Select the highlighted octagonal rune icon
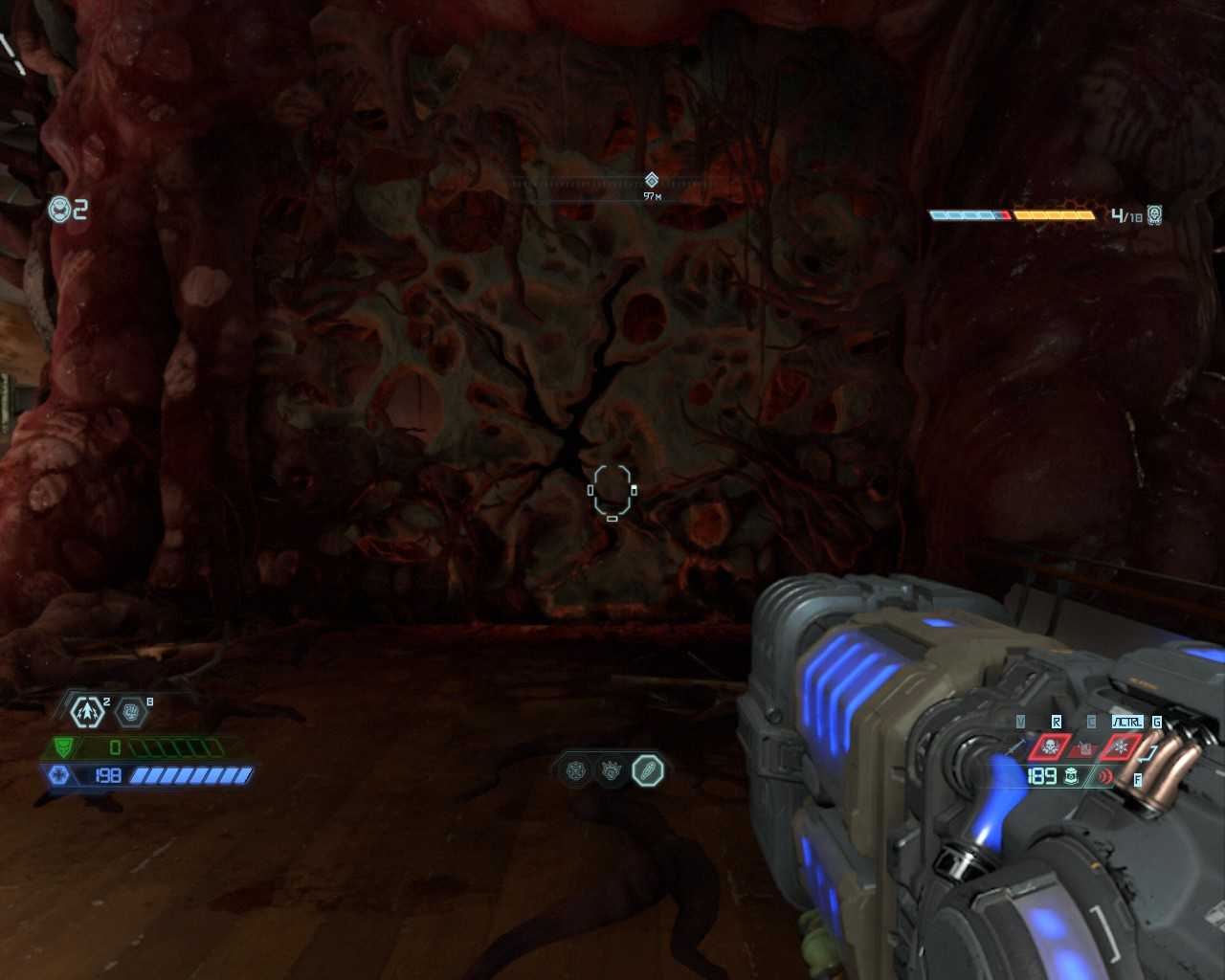Viewport: 1225px width, 980px height. [x=648, y=769]
